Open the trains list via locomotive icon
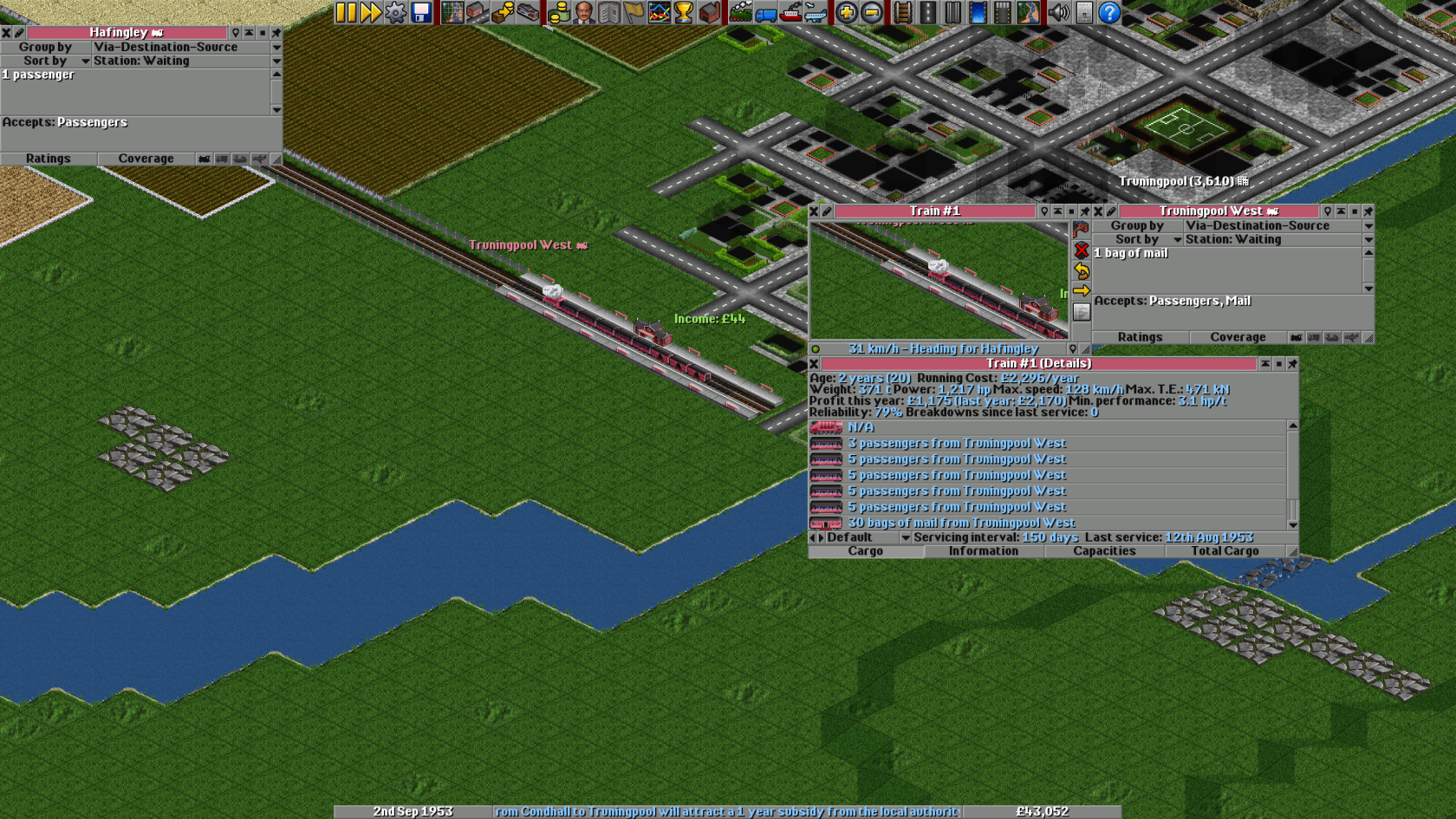1456x819 pixels. click(738, 12)
